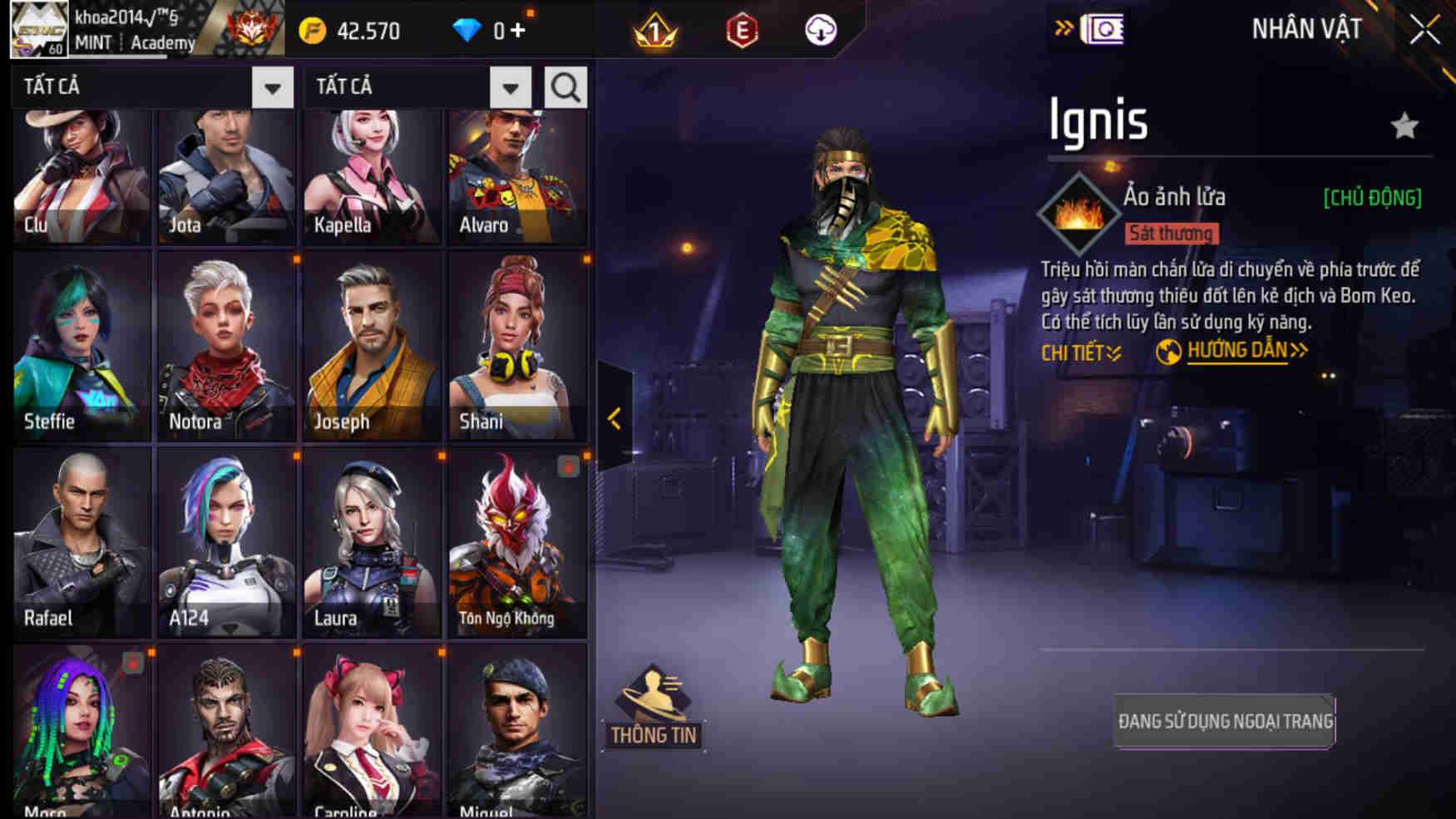Image resolution: width=1456 pixels, height=819 pixels.
Task: Select the Rafael character tile
Action: (81, 542)
